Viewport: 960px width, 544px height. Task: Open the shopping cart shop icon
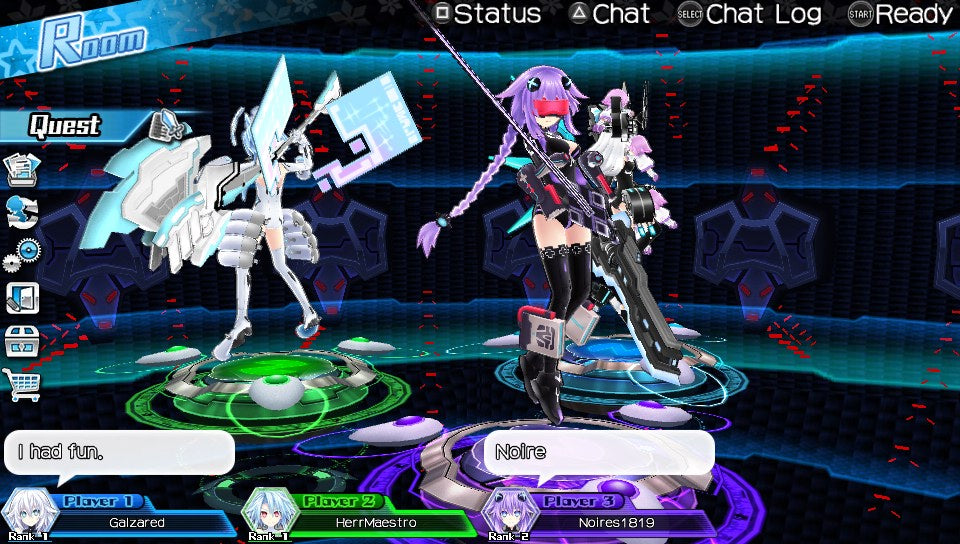(x=22, y=384)
